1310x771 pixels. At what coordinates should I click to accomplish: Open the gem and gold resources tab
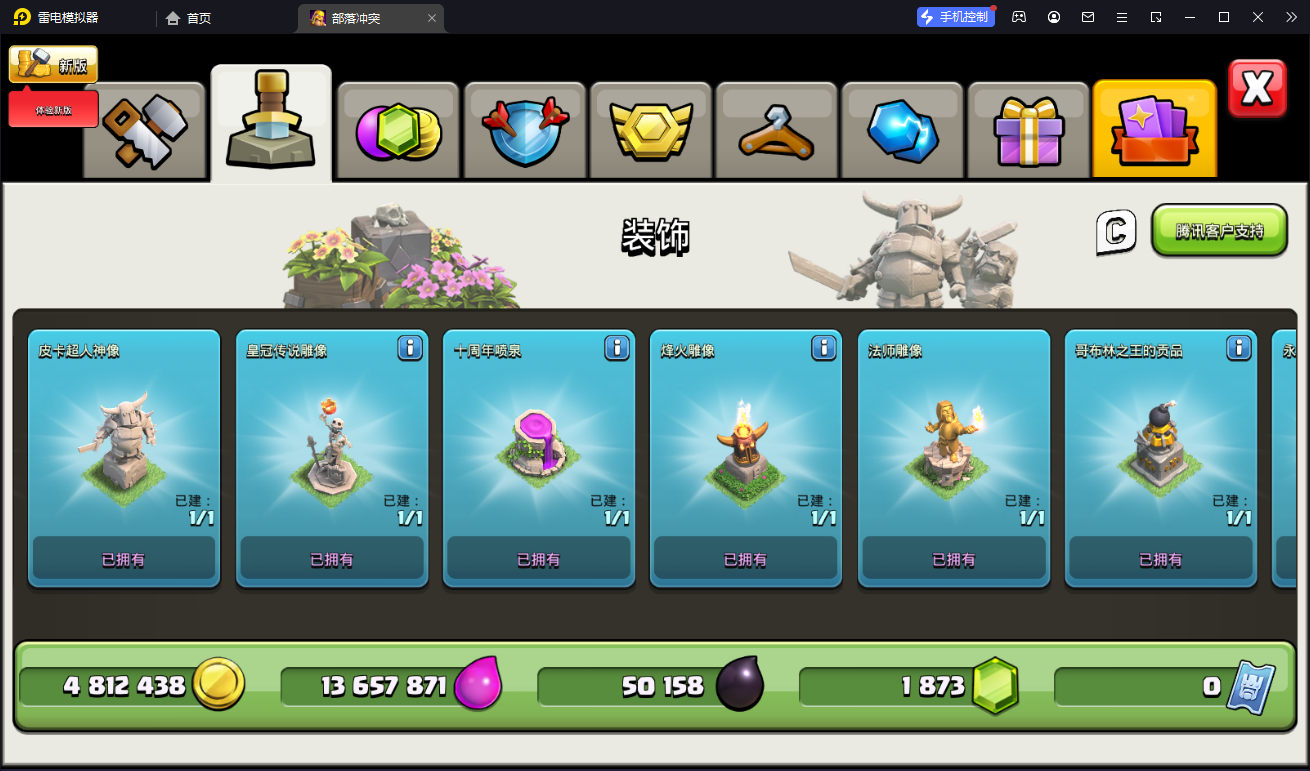pyautogui.click(x=398, y=131)
